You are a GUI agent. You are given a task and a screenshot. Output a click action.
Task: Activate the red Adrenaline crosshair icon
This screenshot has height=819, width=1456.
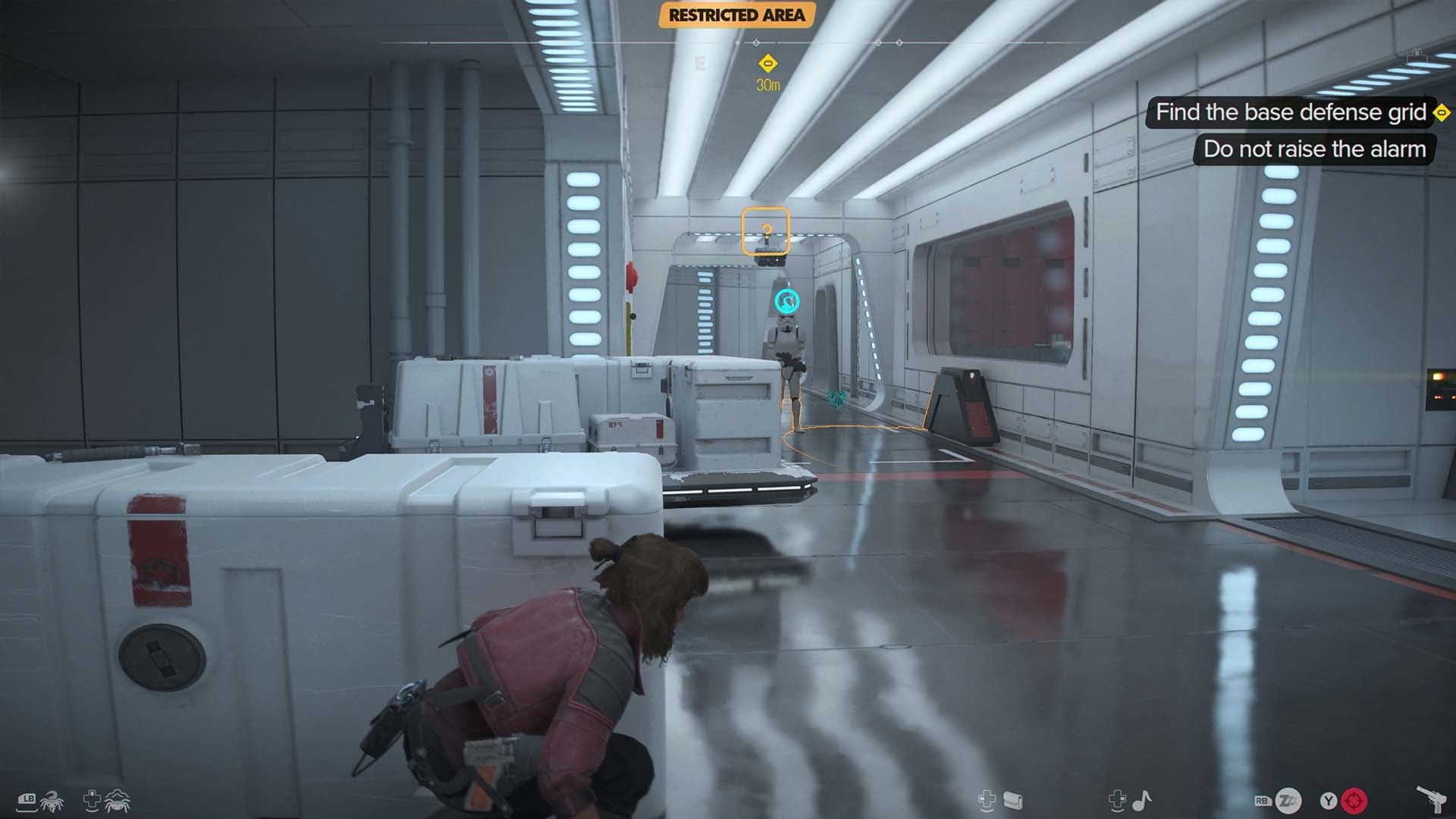coord(1354,799)
